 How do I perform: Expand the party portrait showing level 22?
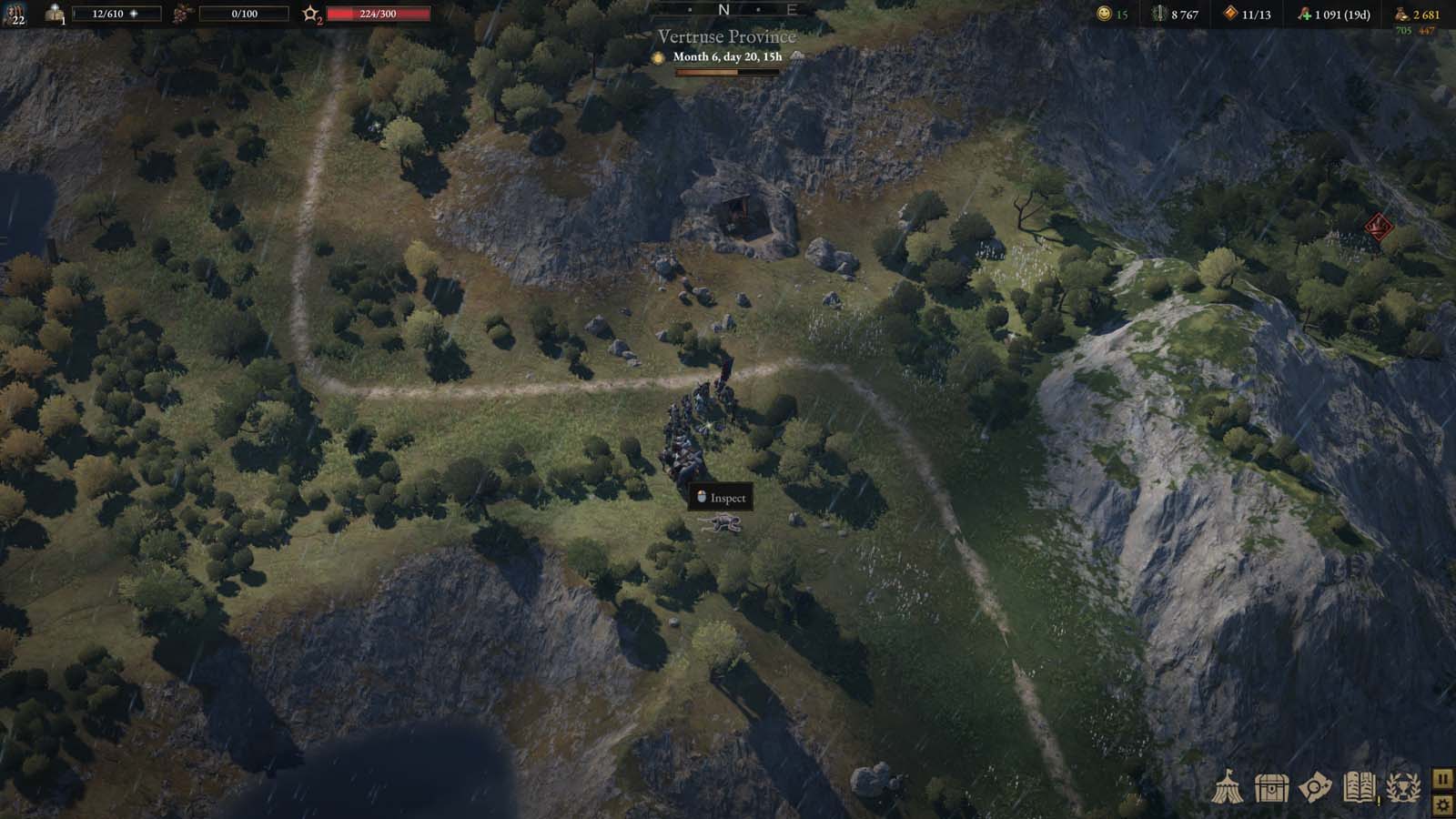(x=16, y=13)
